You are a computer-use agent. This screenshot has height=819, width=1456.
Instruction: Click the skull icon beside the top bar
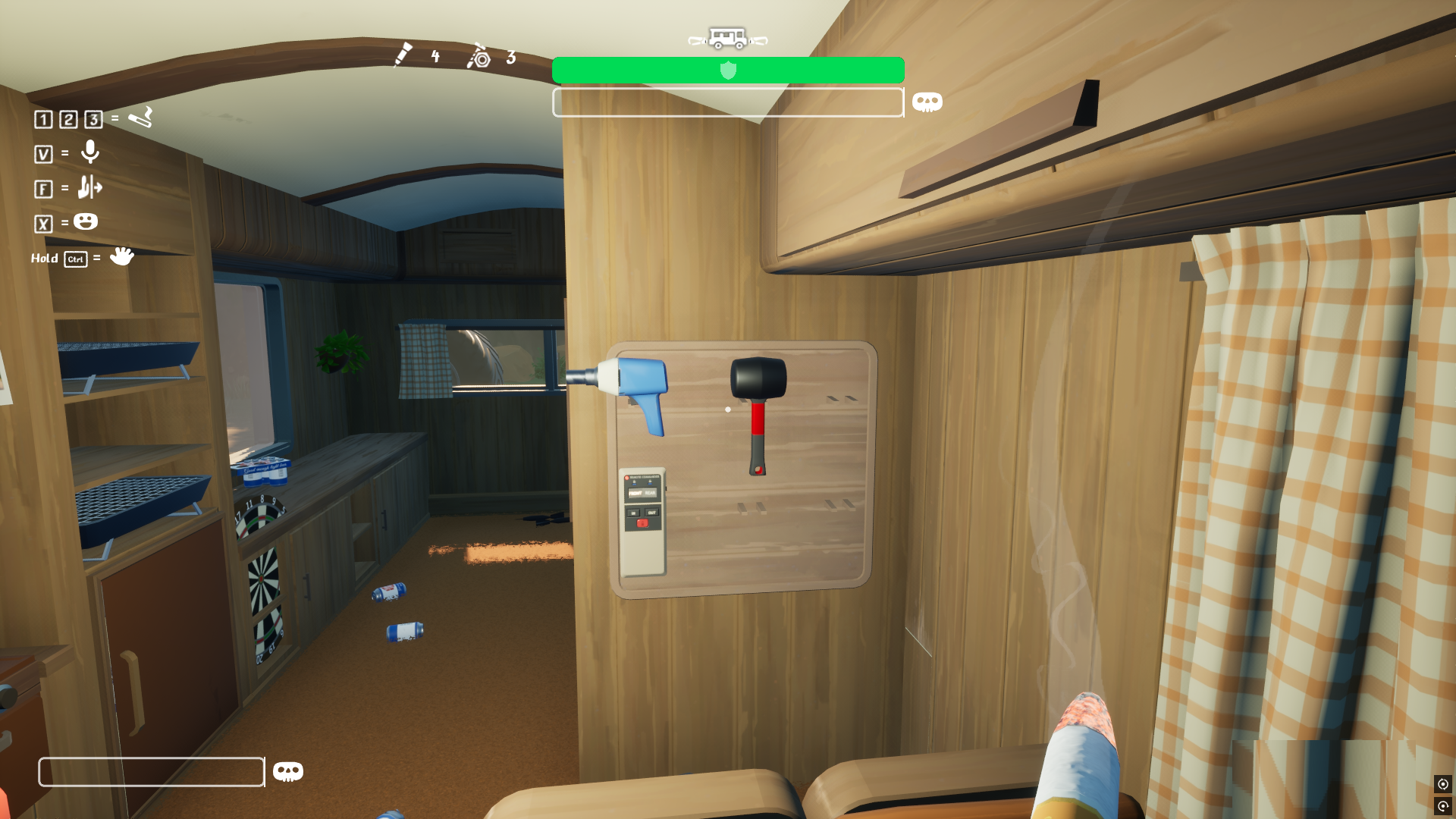[x=927, y=102]
